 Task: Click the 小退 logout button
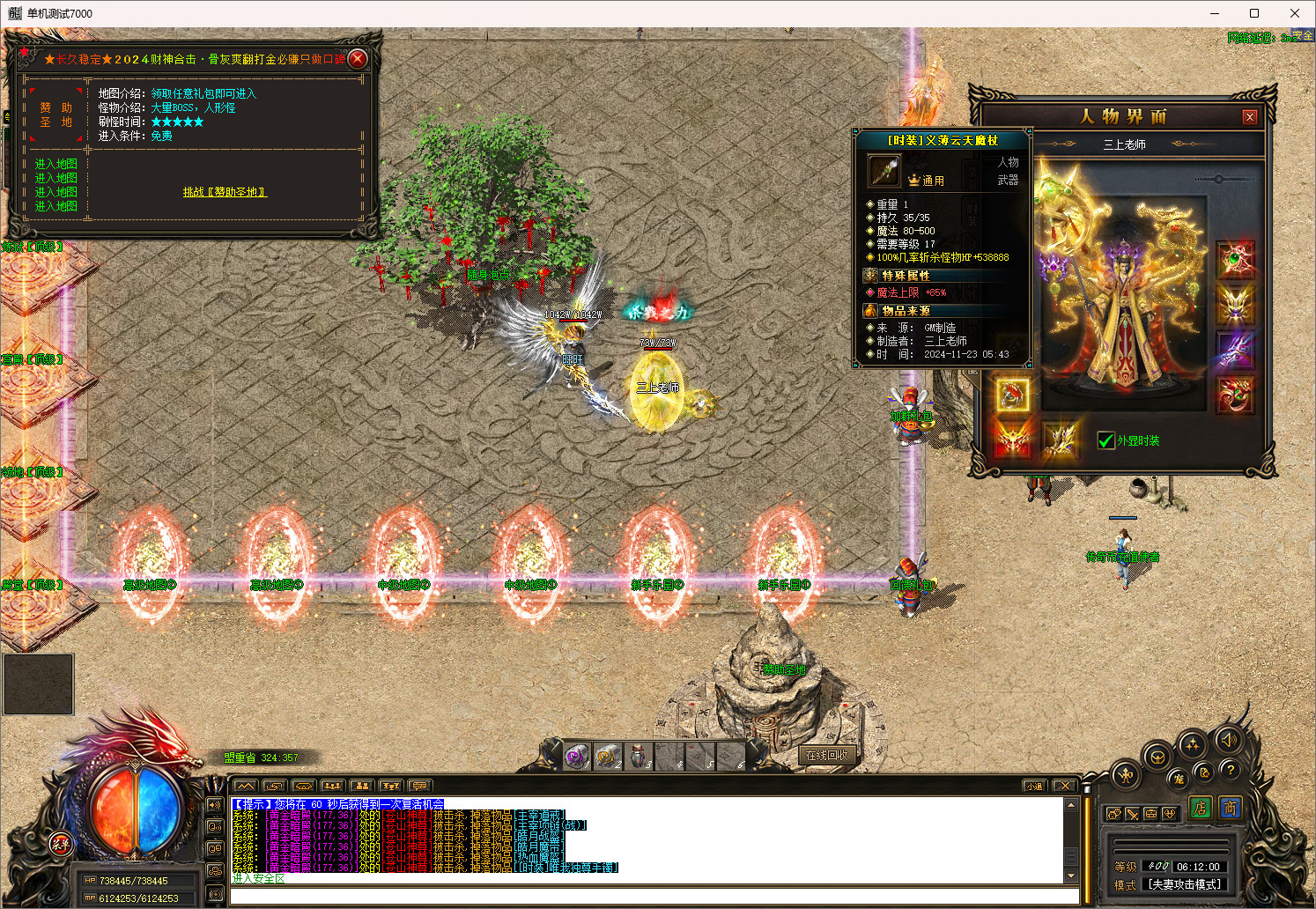pyautogui.click(x=1033, y=786)
